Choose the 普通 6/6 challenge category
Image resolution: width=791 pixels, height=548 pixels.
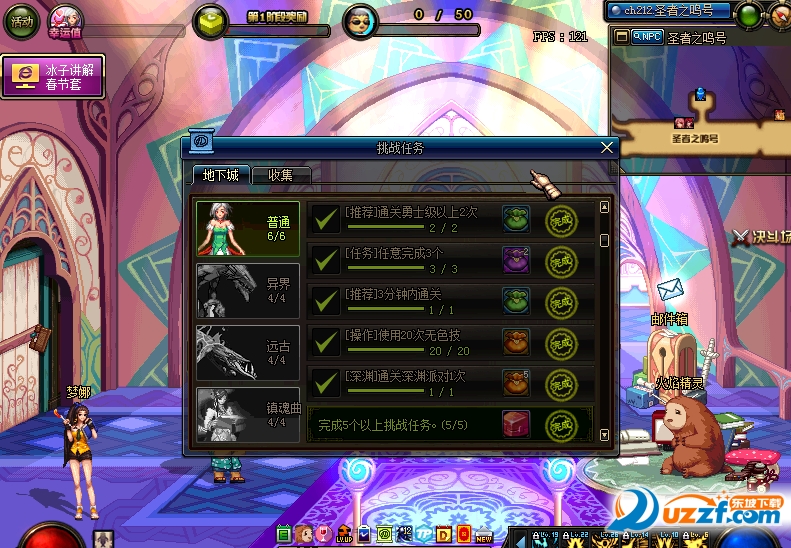(248, 229)
